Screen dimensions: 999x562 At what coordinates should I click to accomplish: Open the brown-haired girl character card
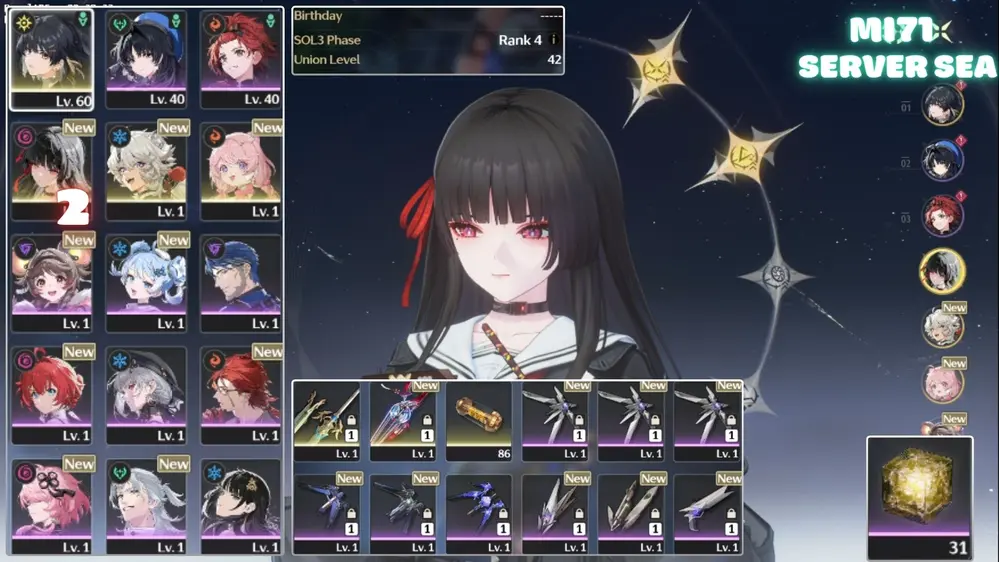click(51, 282)
